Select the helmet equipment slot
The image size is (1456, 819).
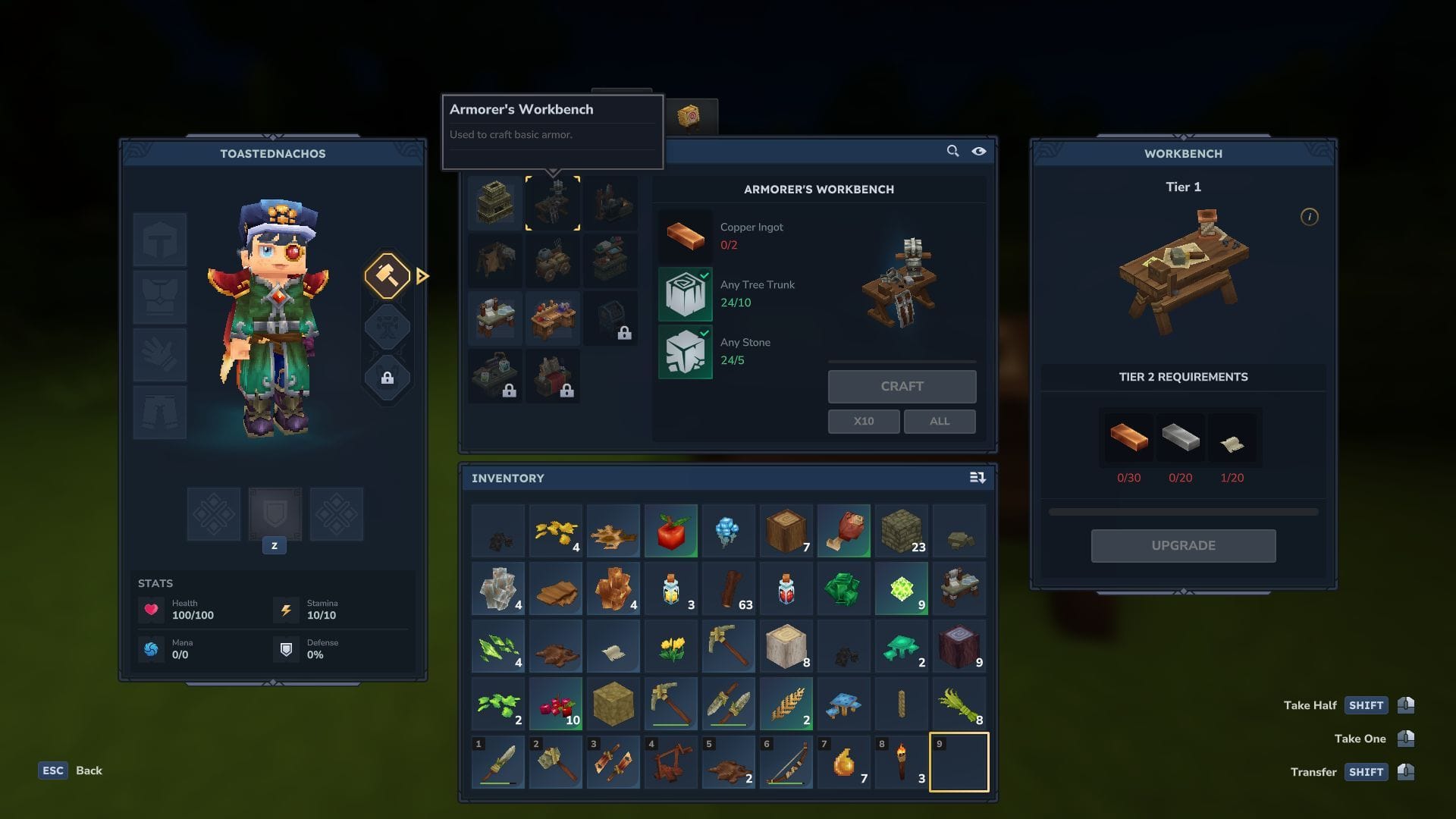160,239
